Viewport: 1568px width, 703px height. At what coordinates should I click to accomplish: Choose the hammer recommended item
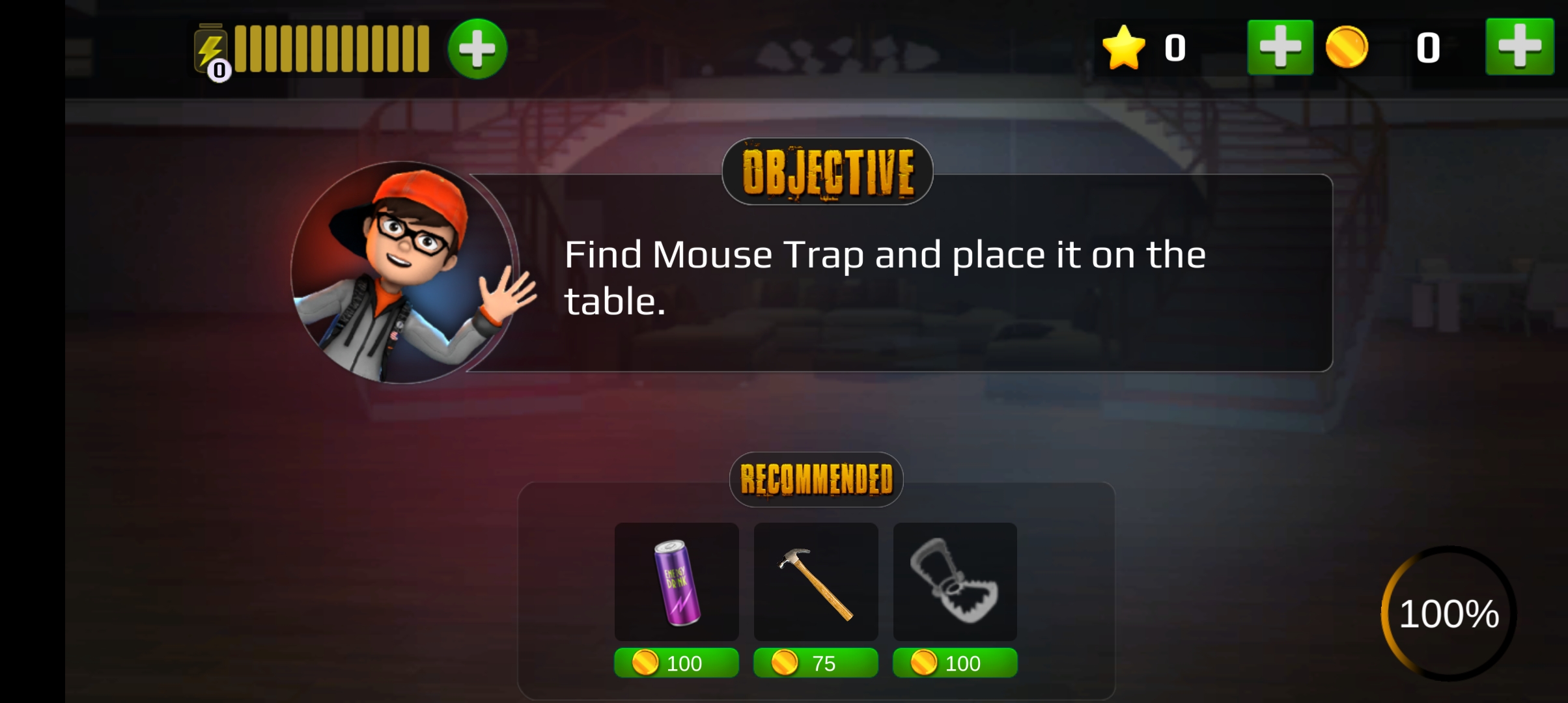pos(816,581)
